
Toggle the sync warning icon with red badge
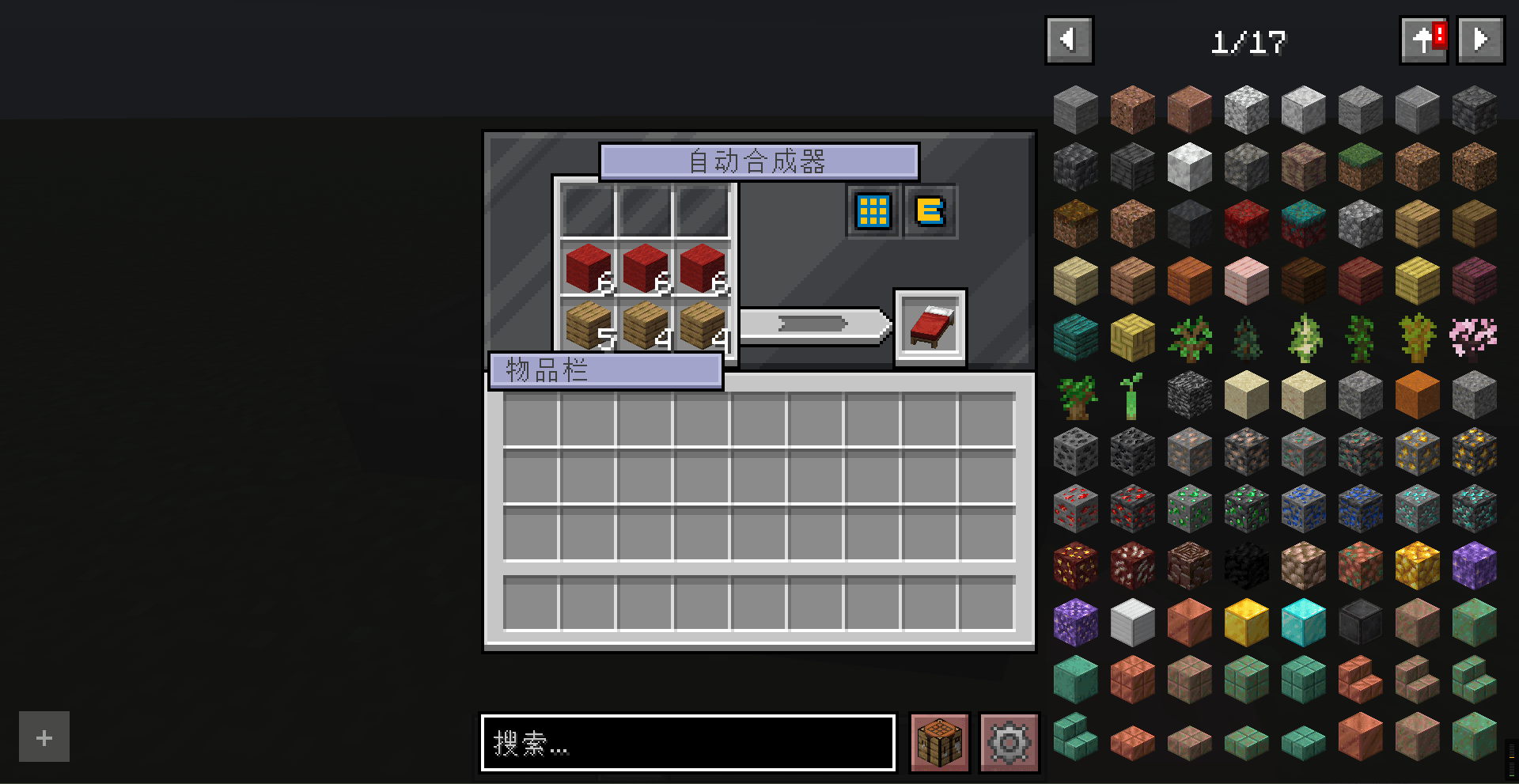(x=1423, y=39)
